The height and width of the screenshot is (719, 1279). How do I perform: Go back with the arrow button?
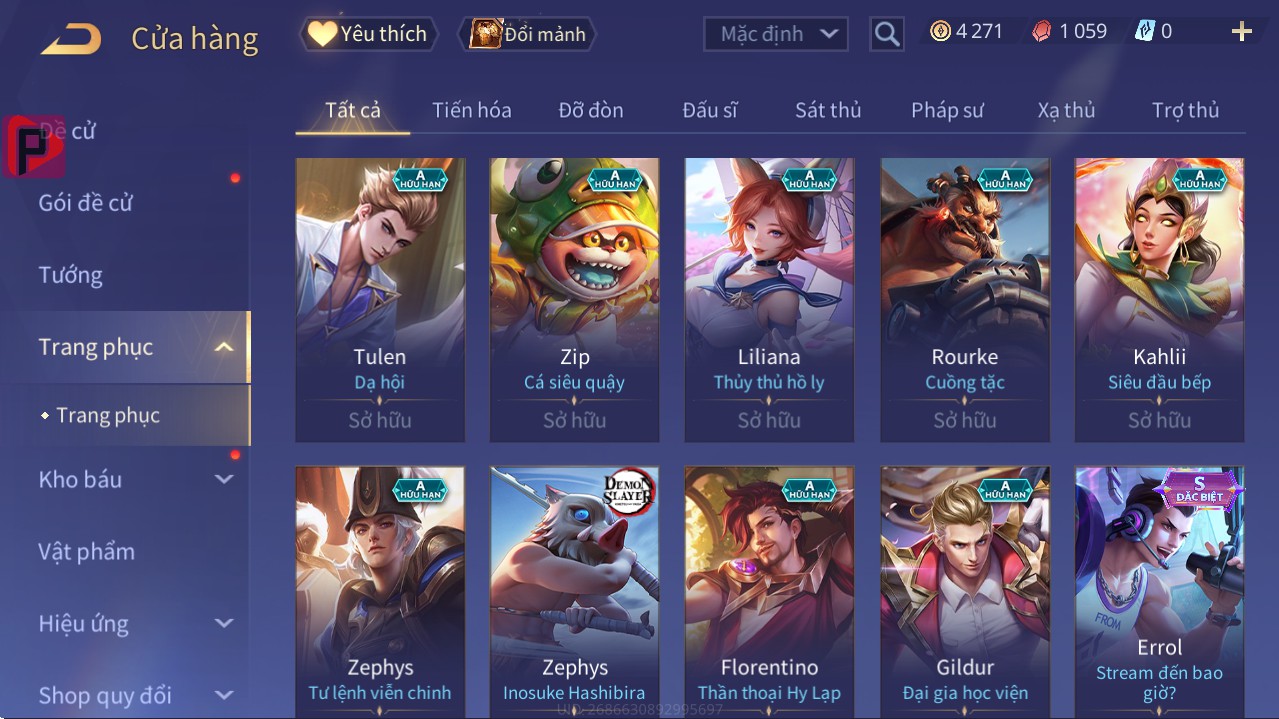click(71, 39)
